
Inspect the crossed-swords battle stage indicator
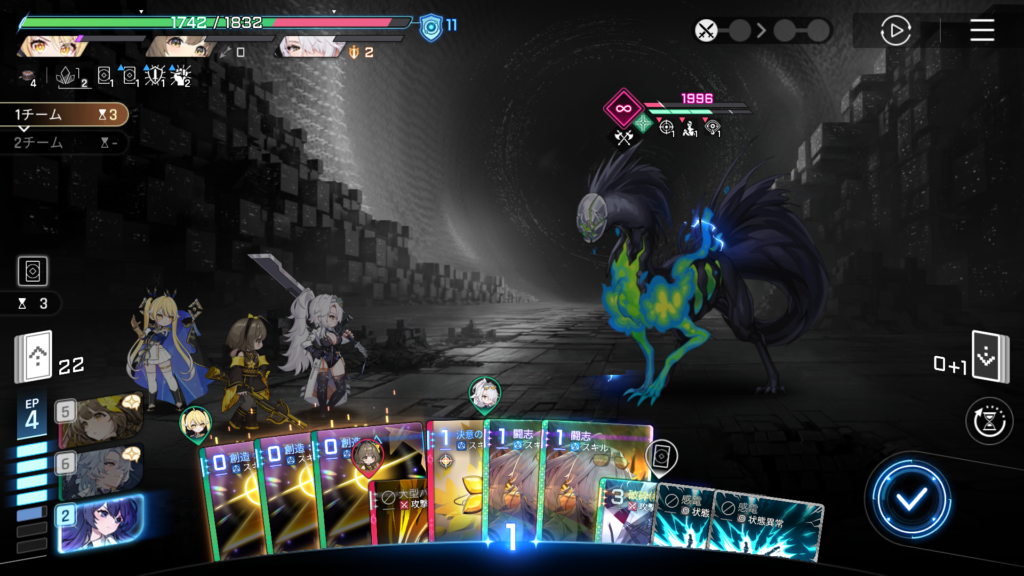(708, 30)
